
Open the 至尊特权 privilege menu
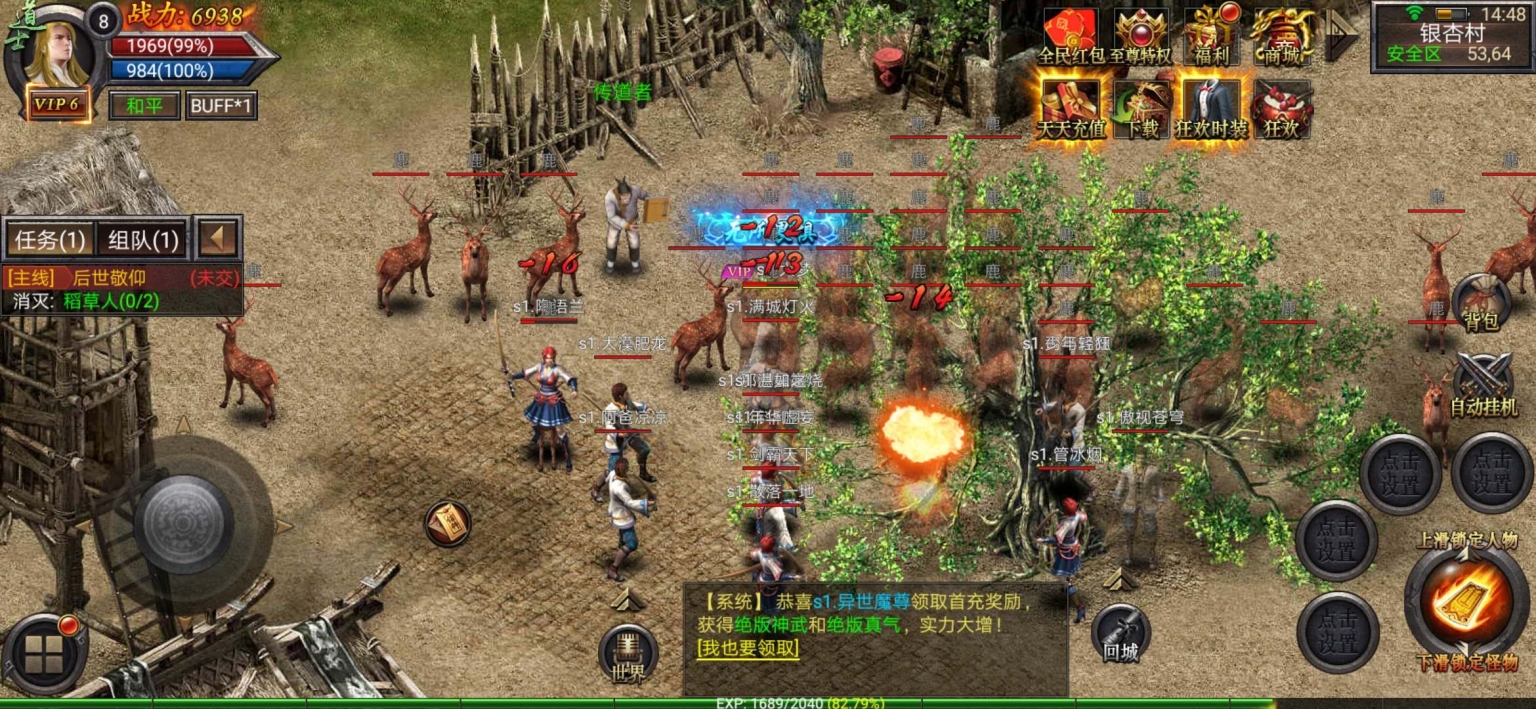coord(1141,35)
